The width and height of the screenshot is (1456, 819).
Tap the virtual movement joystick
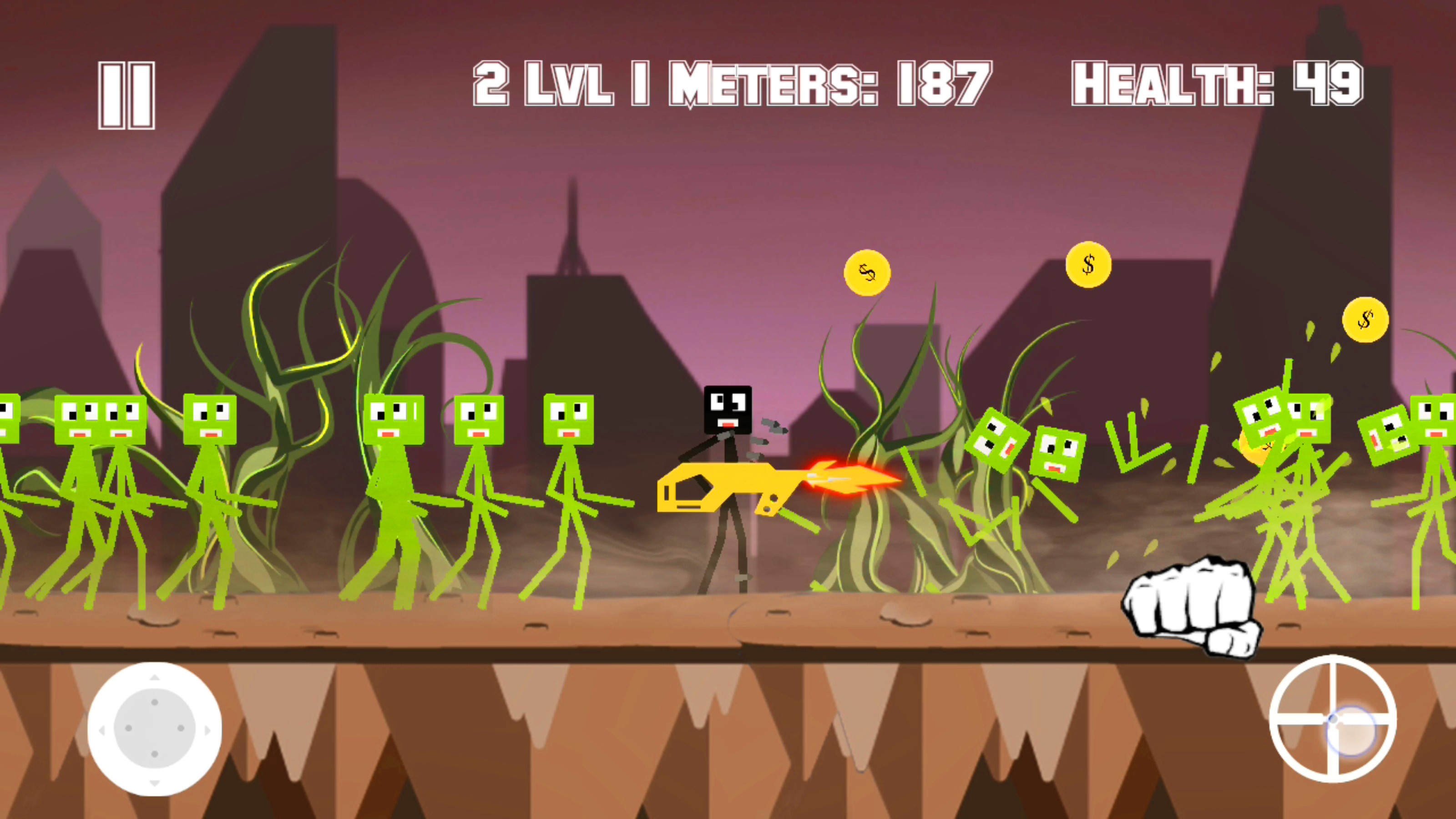pyautogui.click(x=154, y=728)
